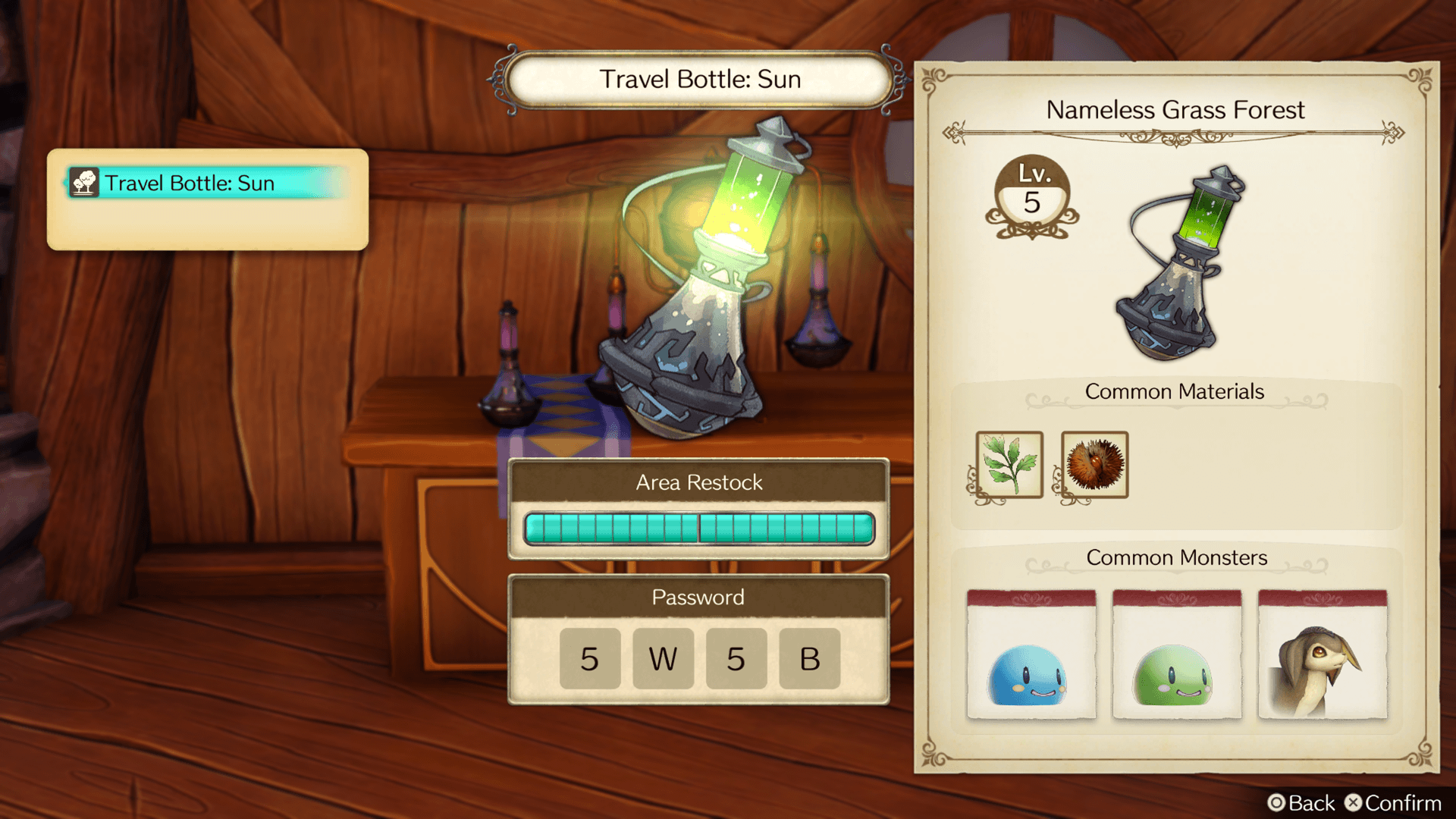Select the spiky chestnut material icon
This screenshot has width=1456, height=819.
click(x=1094, y=464)
